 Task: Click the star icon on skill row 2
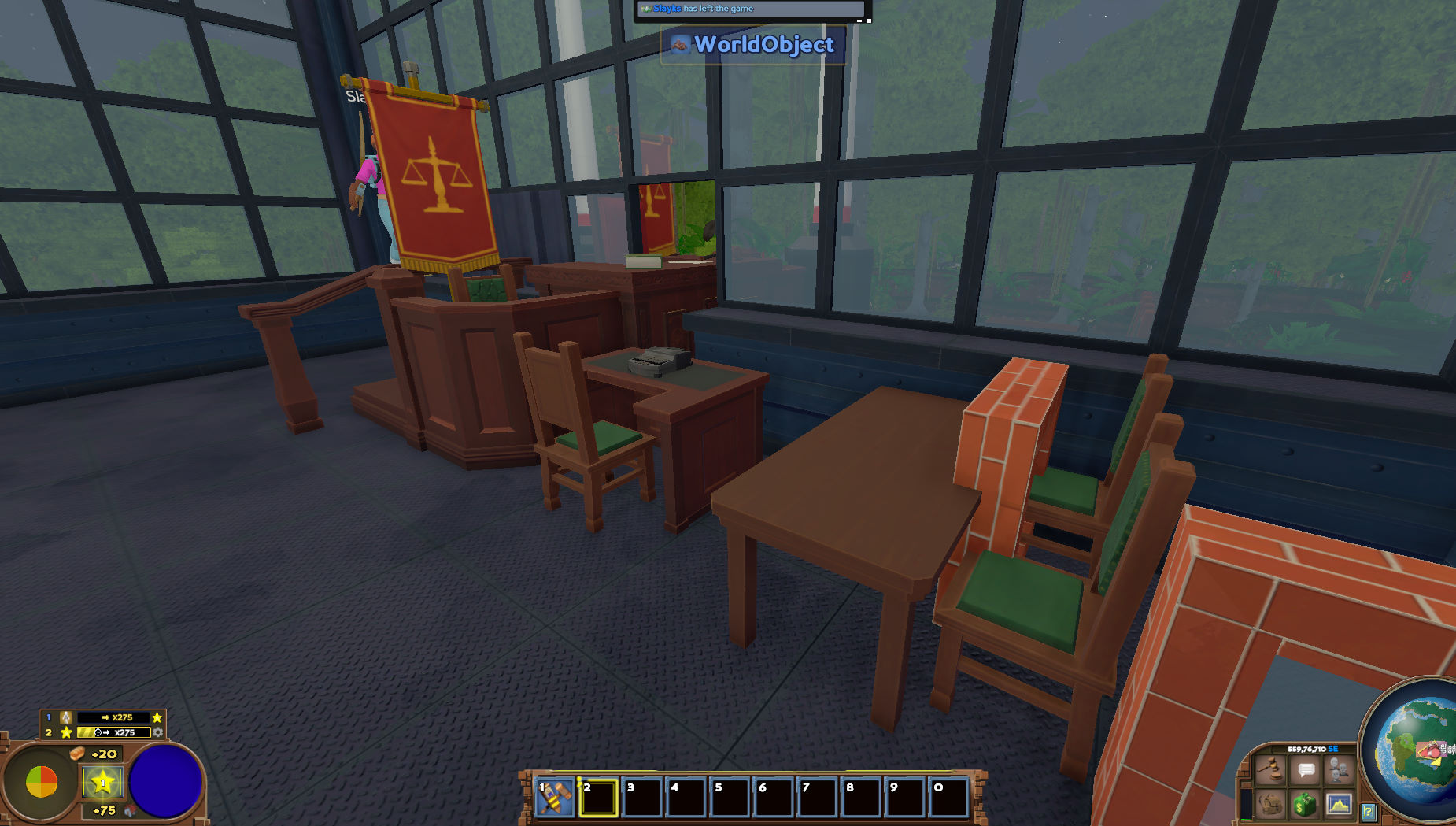point(66,732)
